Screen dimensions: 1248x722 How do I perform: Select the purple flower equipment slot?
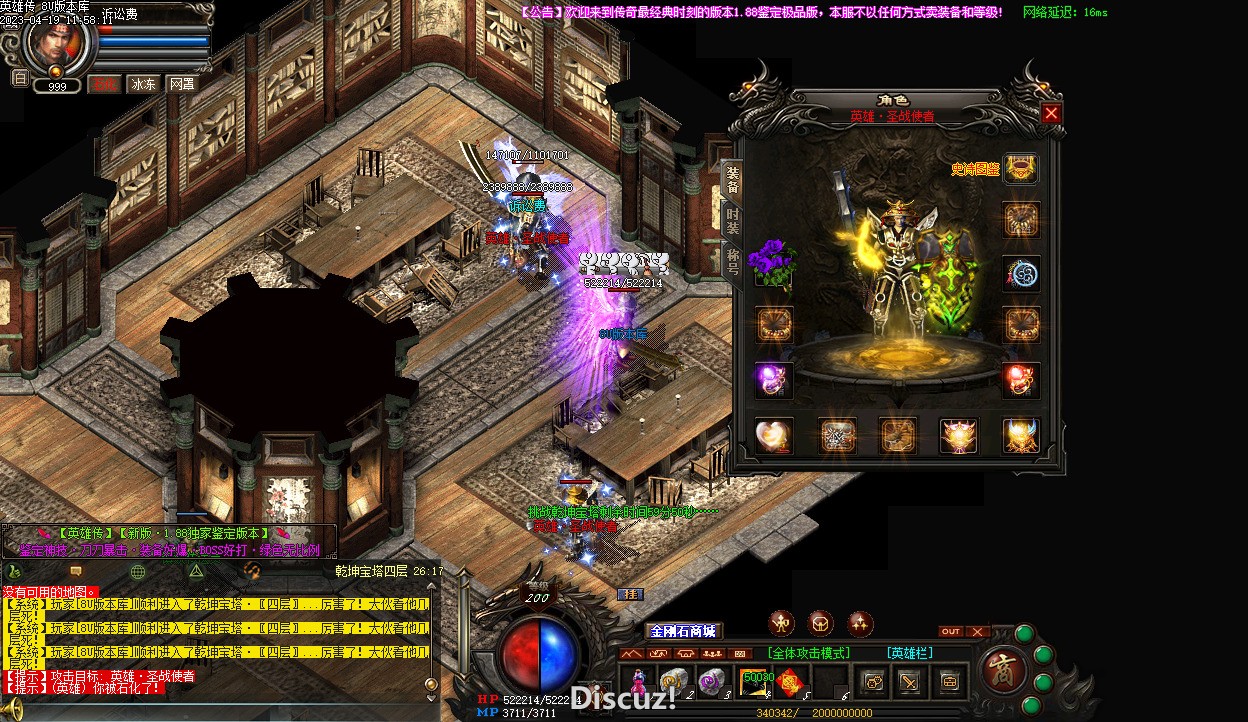(x=772, y=262)
